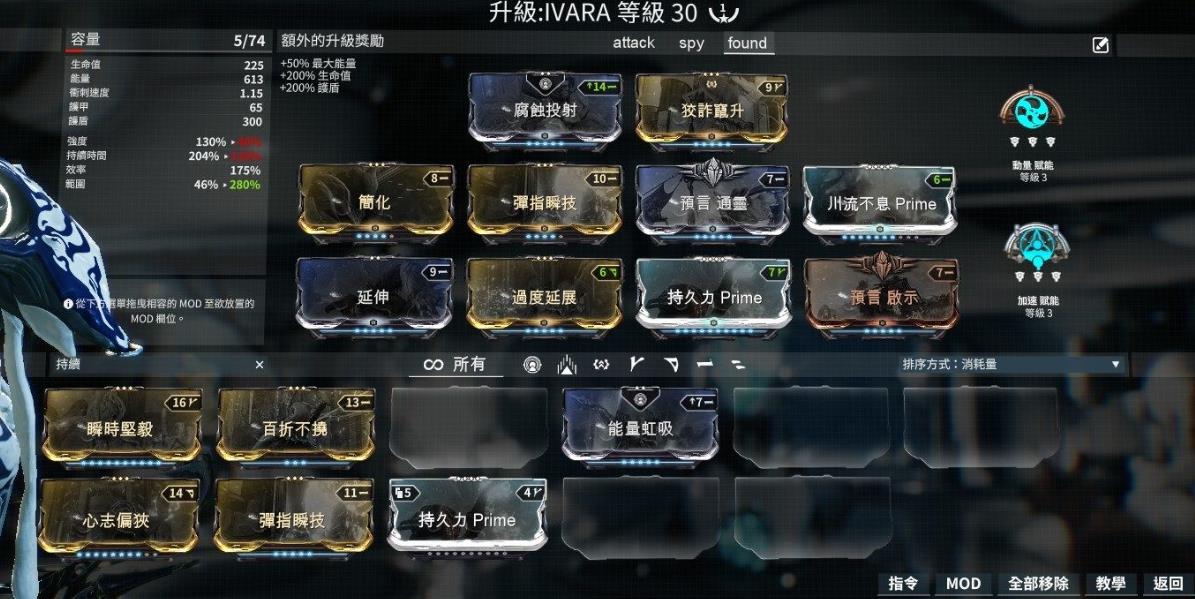Pick the 能量虹吸 aura mod
This screenshot has height=599, width=1195.
(640, 428)
